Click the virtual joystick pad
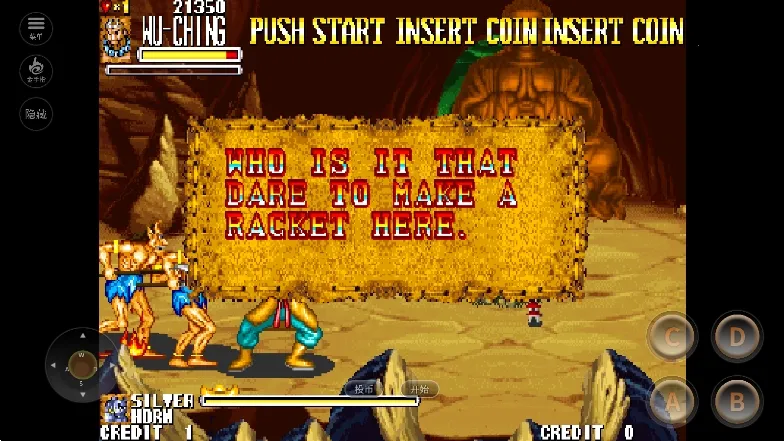This screenshot has width=784, height=441. 82,364
